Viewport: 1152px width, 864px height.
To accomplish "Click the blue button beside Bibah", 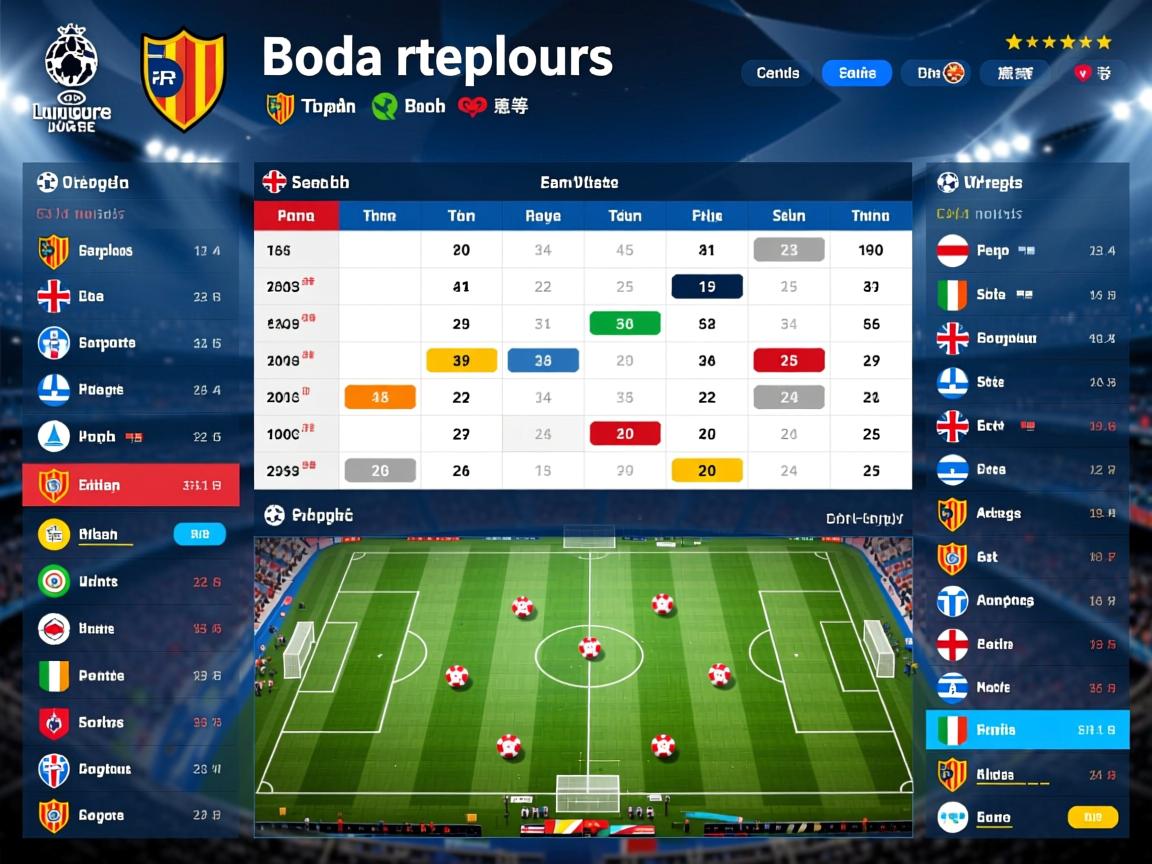I will pyautogui.click(x=200, y=534).
